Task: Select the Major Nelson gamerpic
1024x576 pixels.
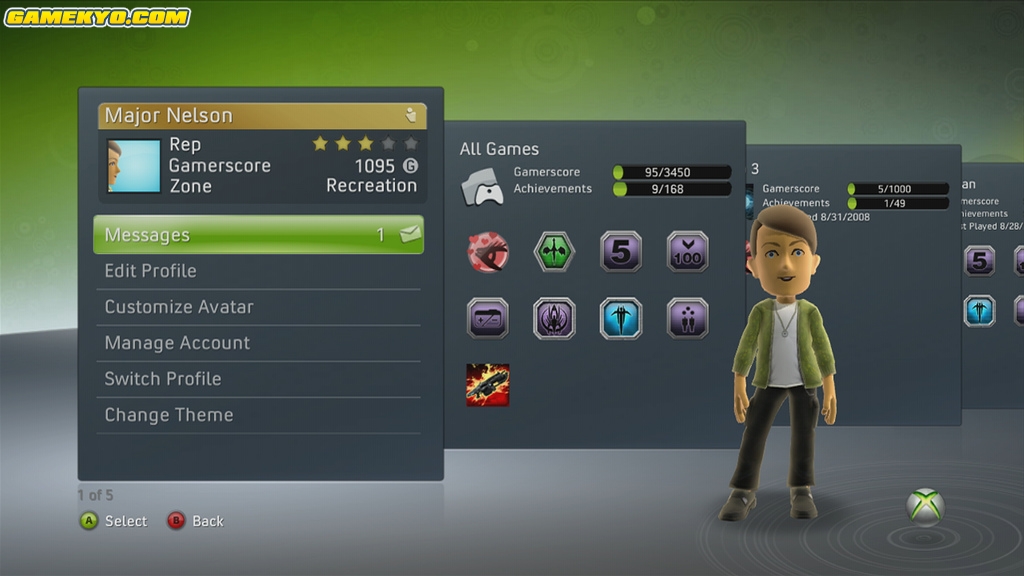Action: pos(134,166)
